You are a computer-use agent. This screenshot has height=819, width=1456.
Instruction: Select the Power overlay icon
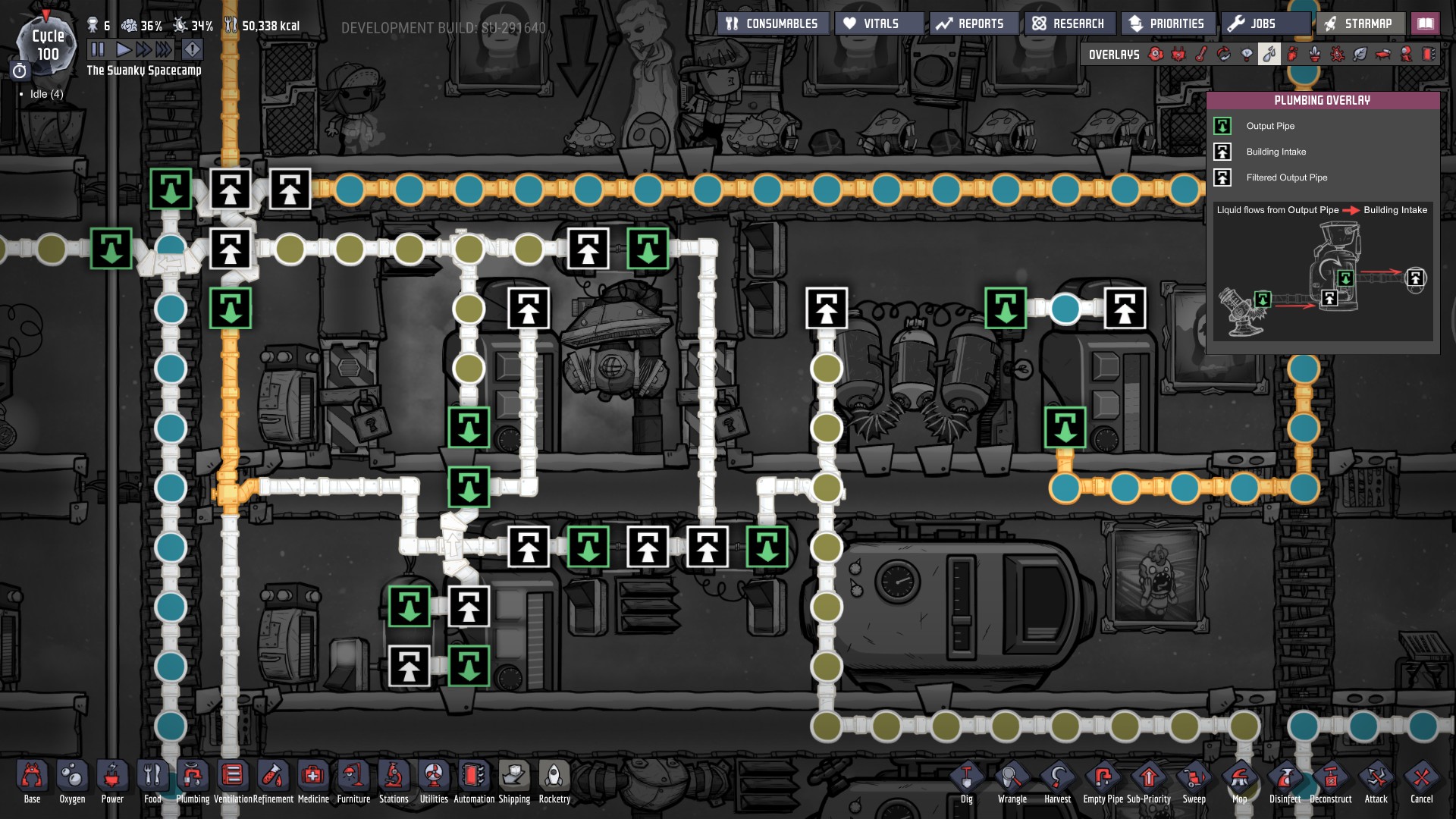click(1178, 54)
